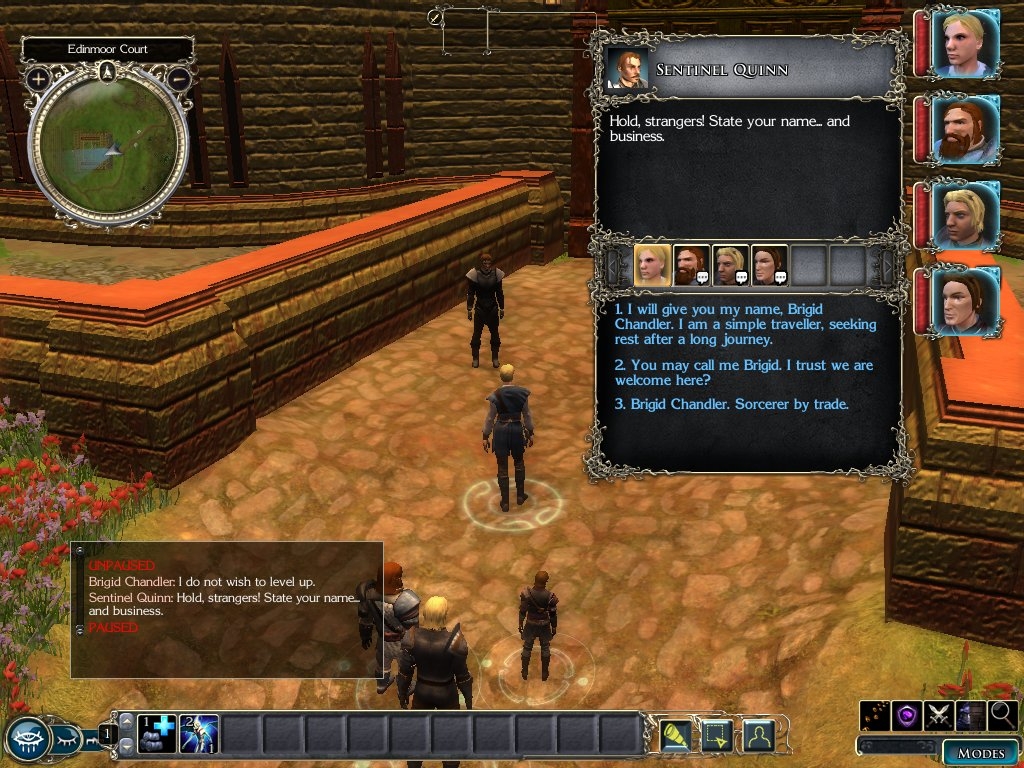Image resolution: width=1024 pixels, height=768 pixels.
Task: Zoom in the minimap with the plus button
Action: (x=39, y=78)
